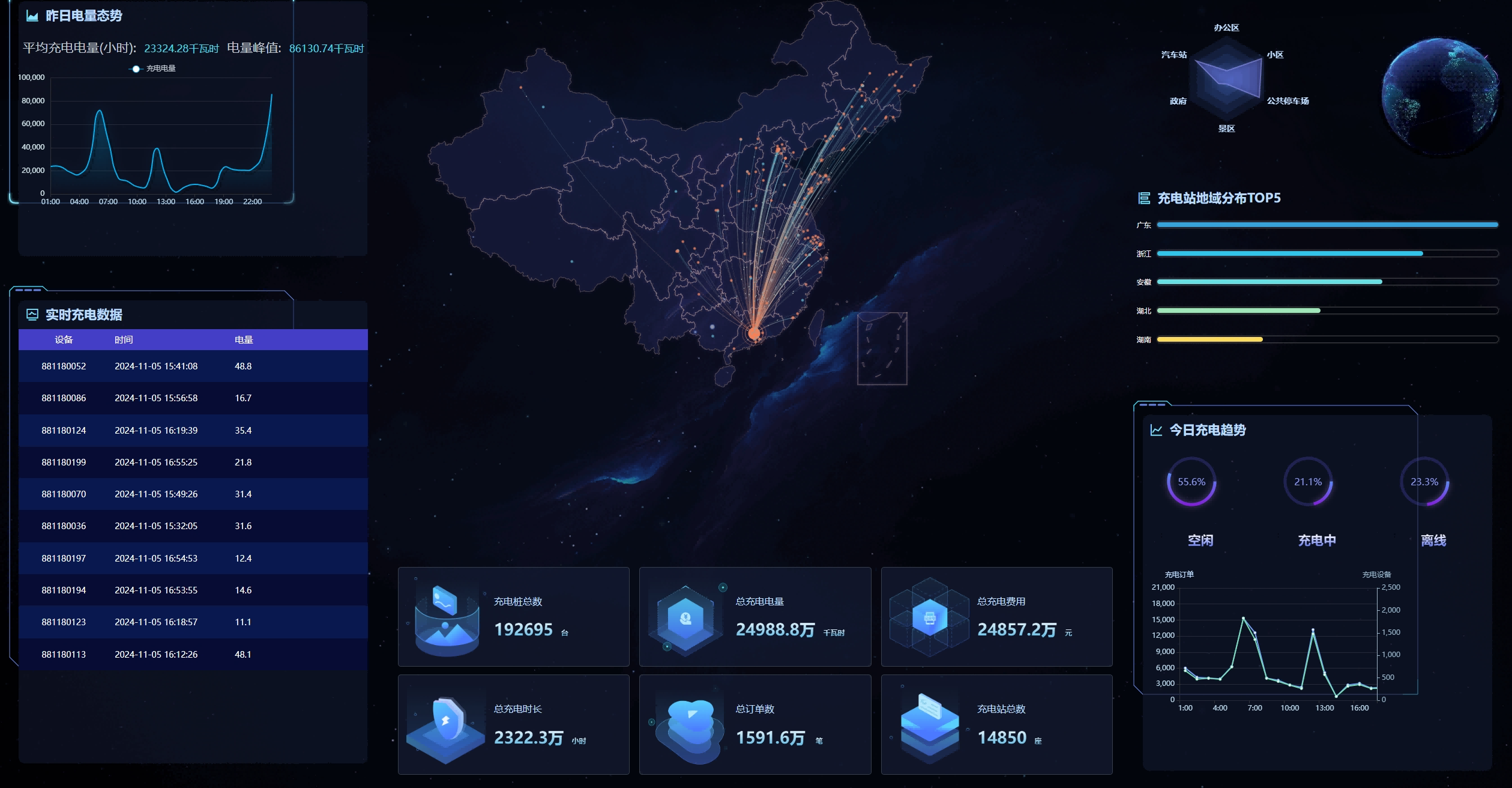Image resolution: width=1512 pixels, height=788 pixels.
Task: Select the 浙江 bar in TOP5 list
Action: tap(1289, 253)
